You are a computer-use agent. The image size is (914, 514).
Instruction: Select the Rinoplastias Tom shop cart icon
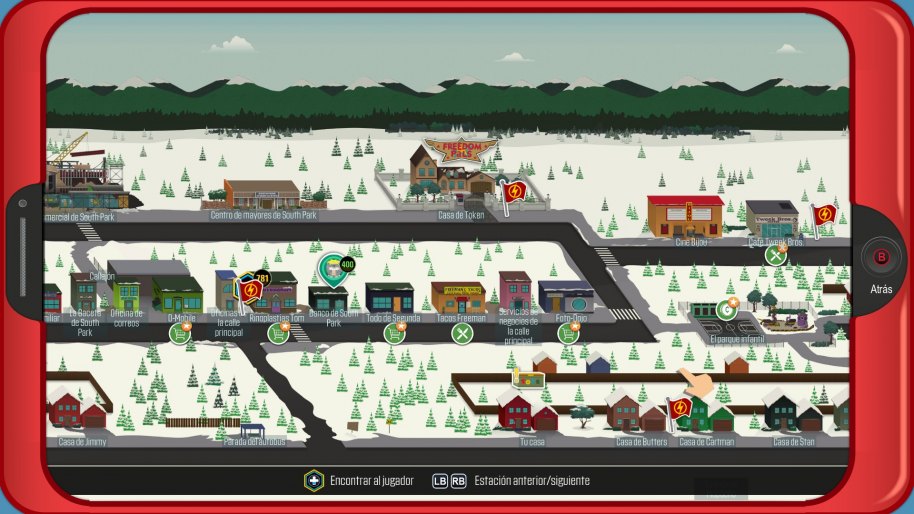pos(279,332)
